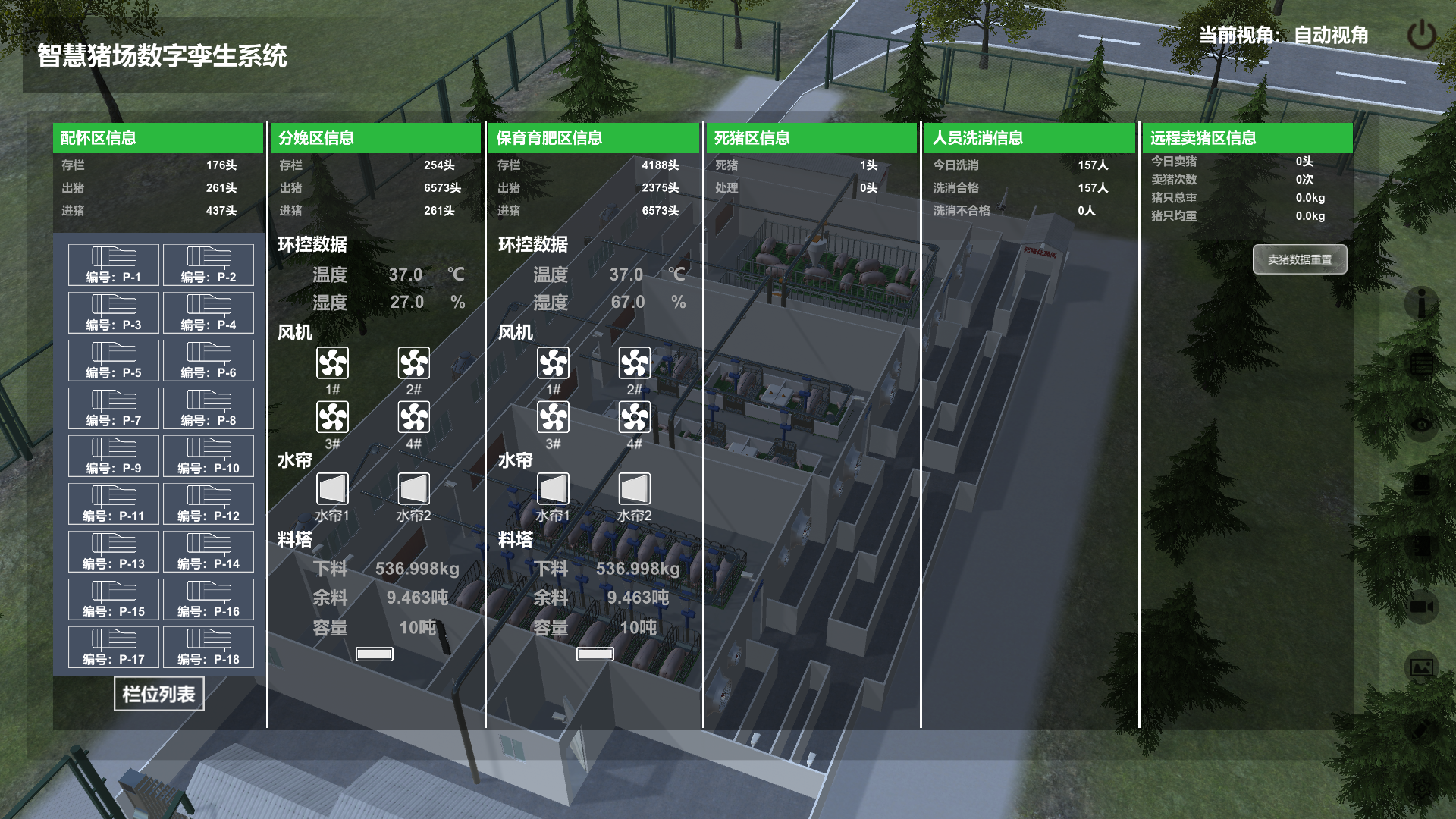
Task: Open the video camera icon
Action: 1421,607
